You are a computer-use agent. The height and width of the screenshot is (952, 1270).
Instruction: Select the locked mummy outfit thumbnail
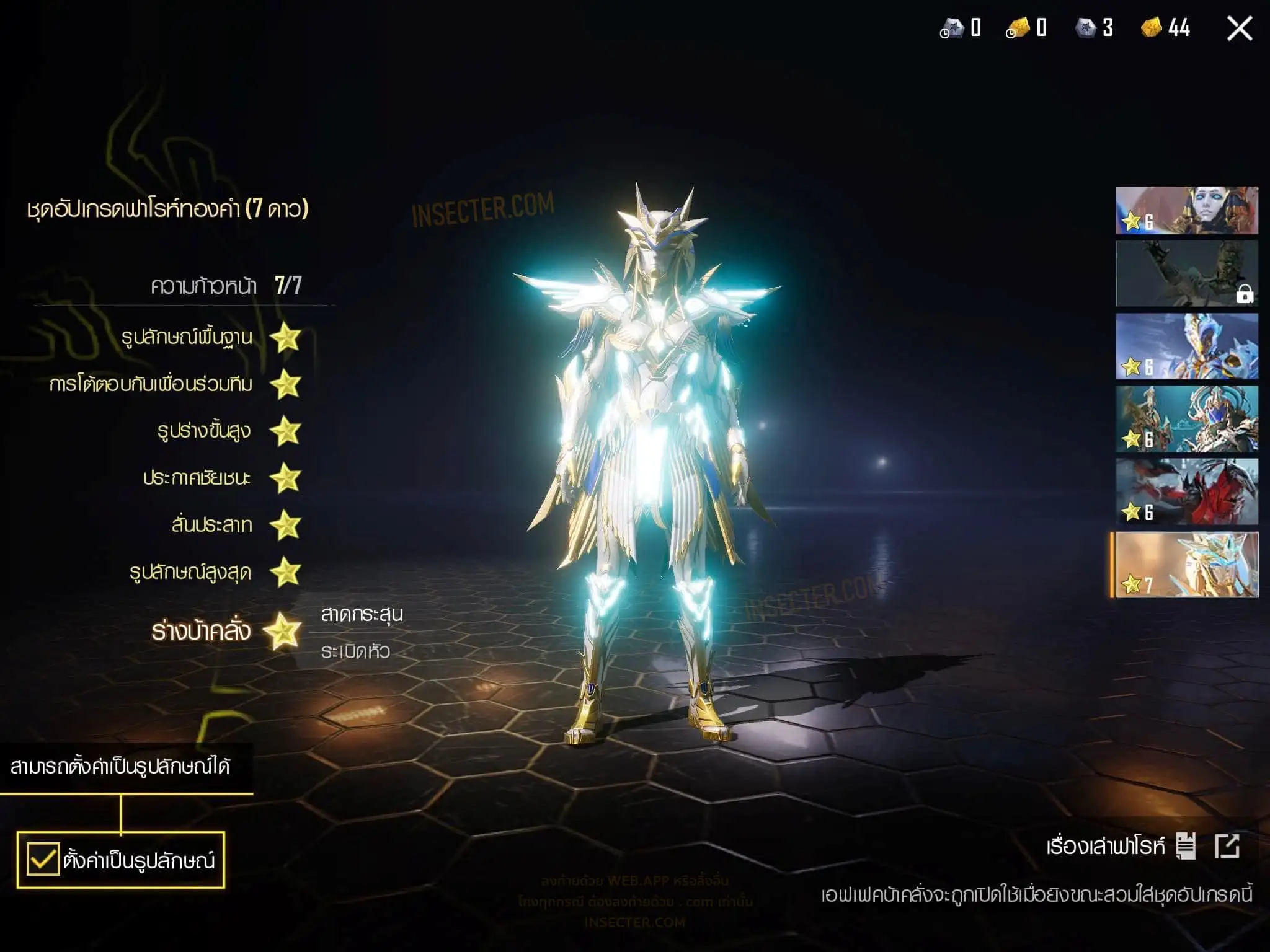click(1186, 273)
